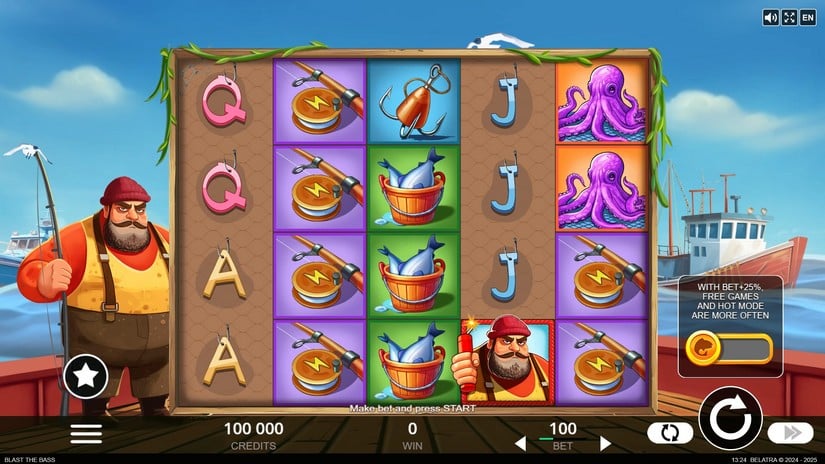Decrease the bet amount
Viewport: 825px width, 464px height.
(x=519, y=443)
